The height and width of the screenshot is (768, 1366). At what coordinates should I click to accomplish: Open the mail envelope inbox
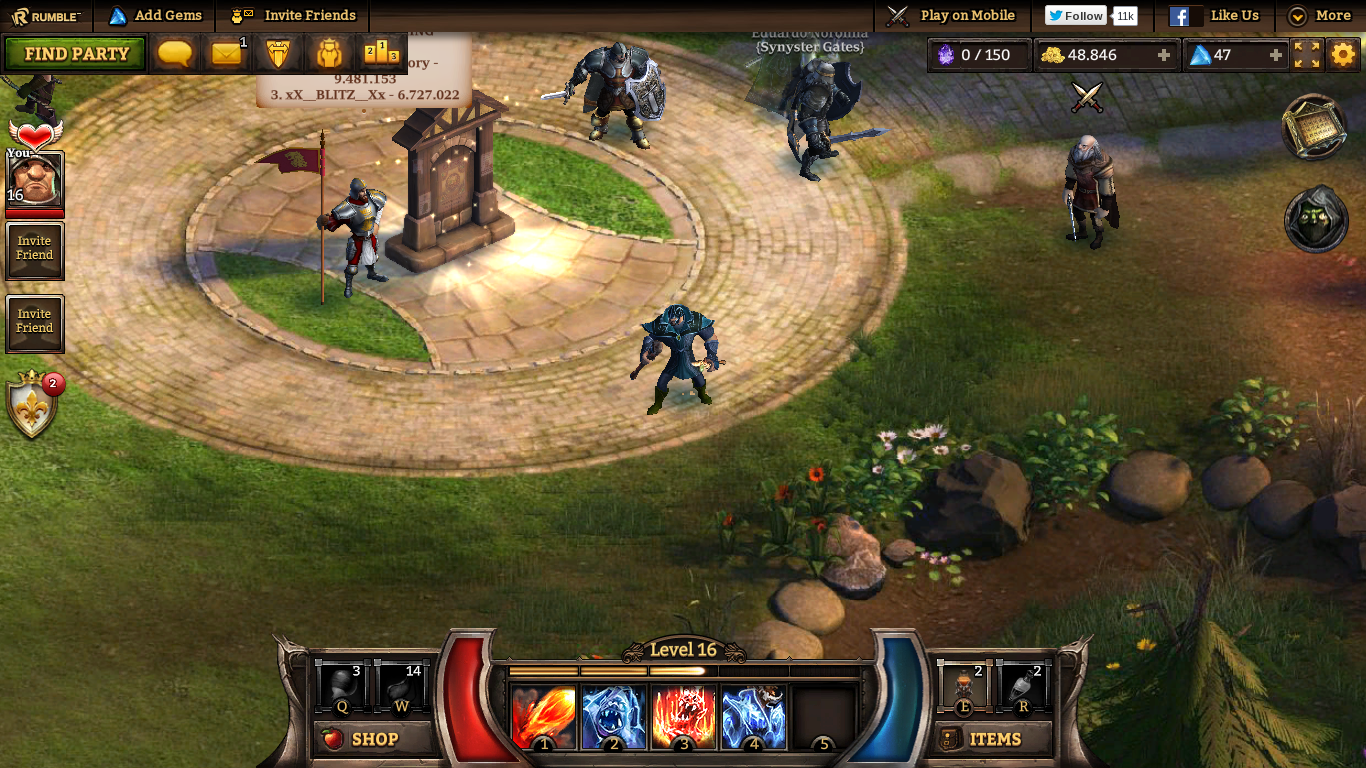pyautogui.click(x=227, y=54)
